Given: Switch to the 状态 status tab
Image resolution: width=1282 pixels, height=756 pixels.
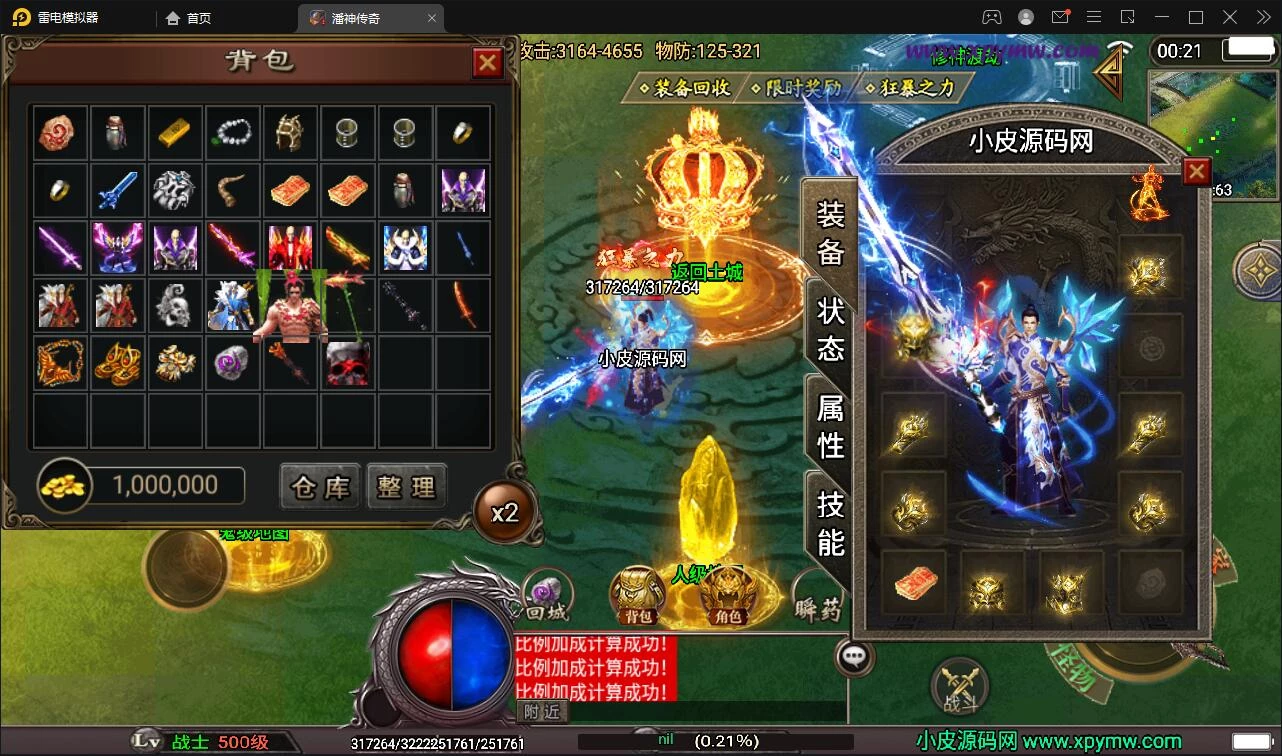Looking at the screenshot, I should [x=831, y=329].
